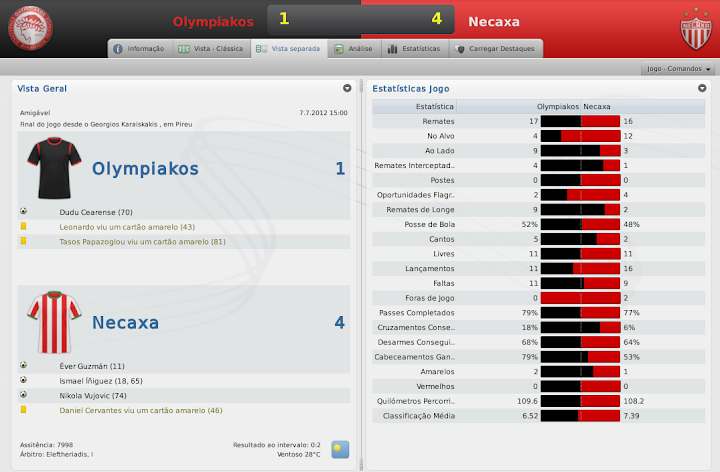Click Carregar Destaques tab
The width and height of the screenshot is (720, 472).
497,48
